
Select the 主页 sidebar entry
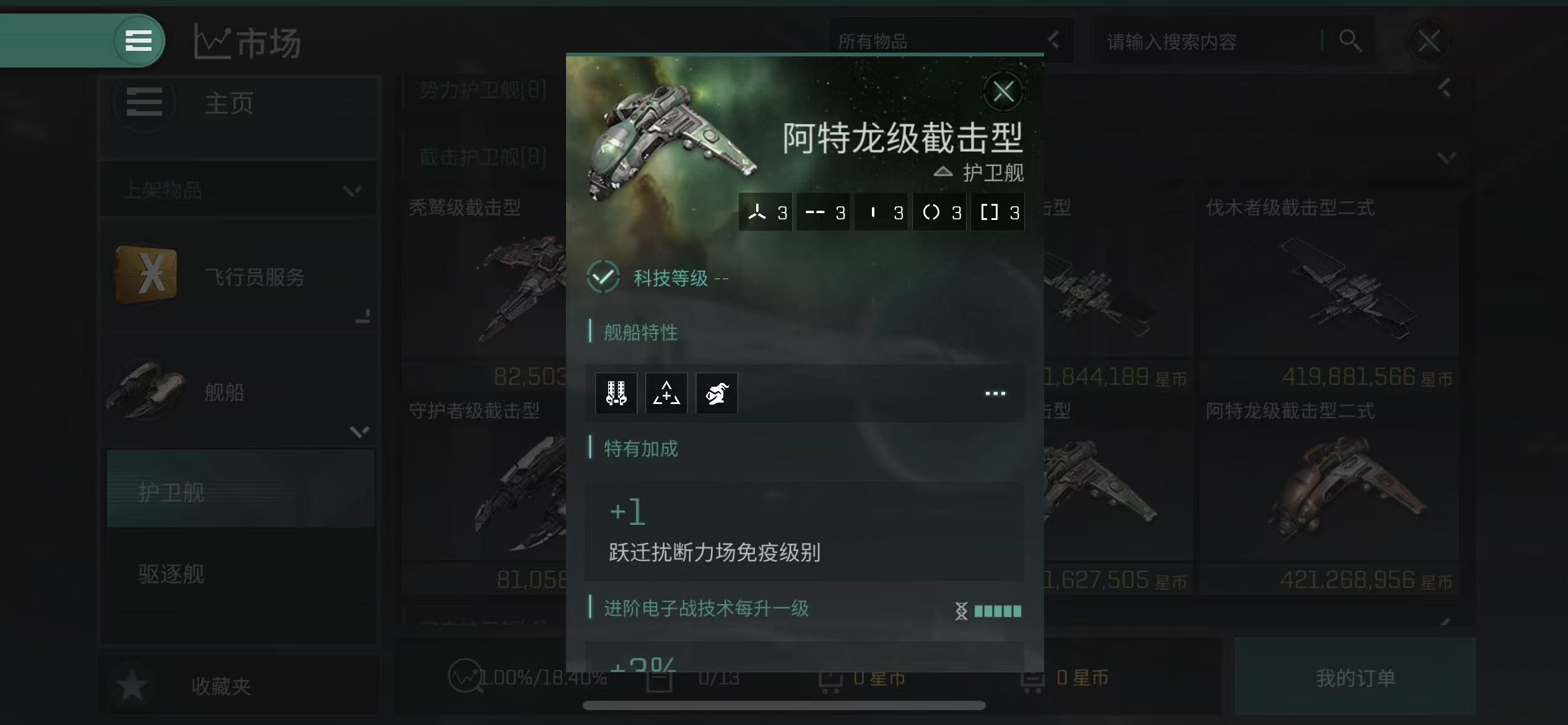[229, 104]
